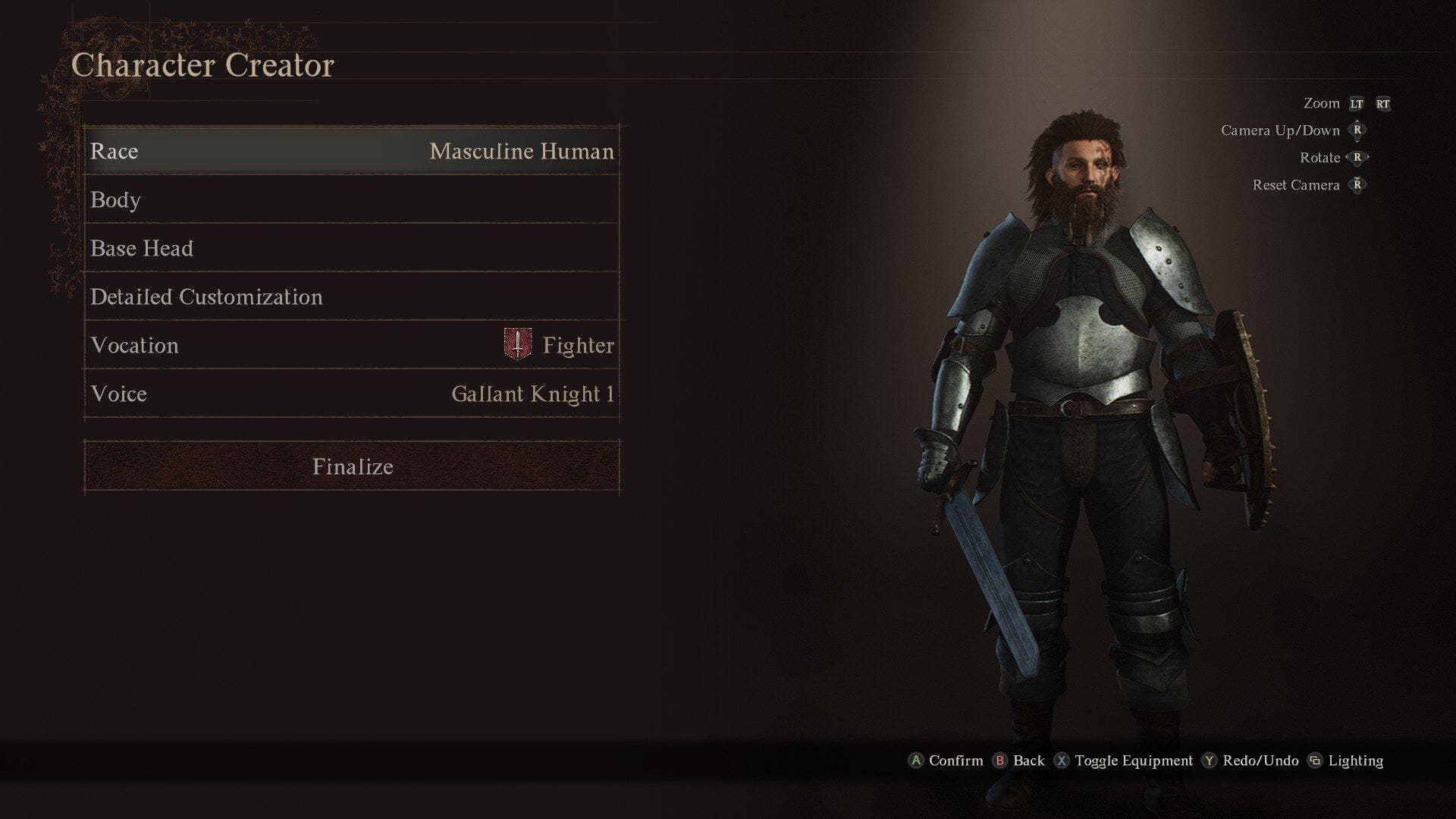
Task: Click the Y Redo/Undo button icon
Action: pos(1210,760)
